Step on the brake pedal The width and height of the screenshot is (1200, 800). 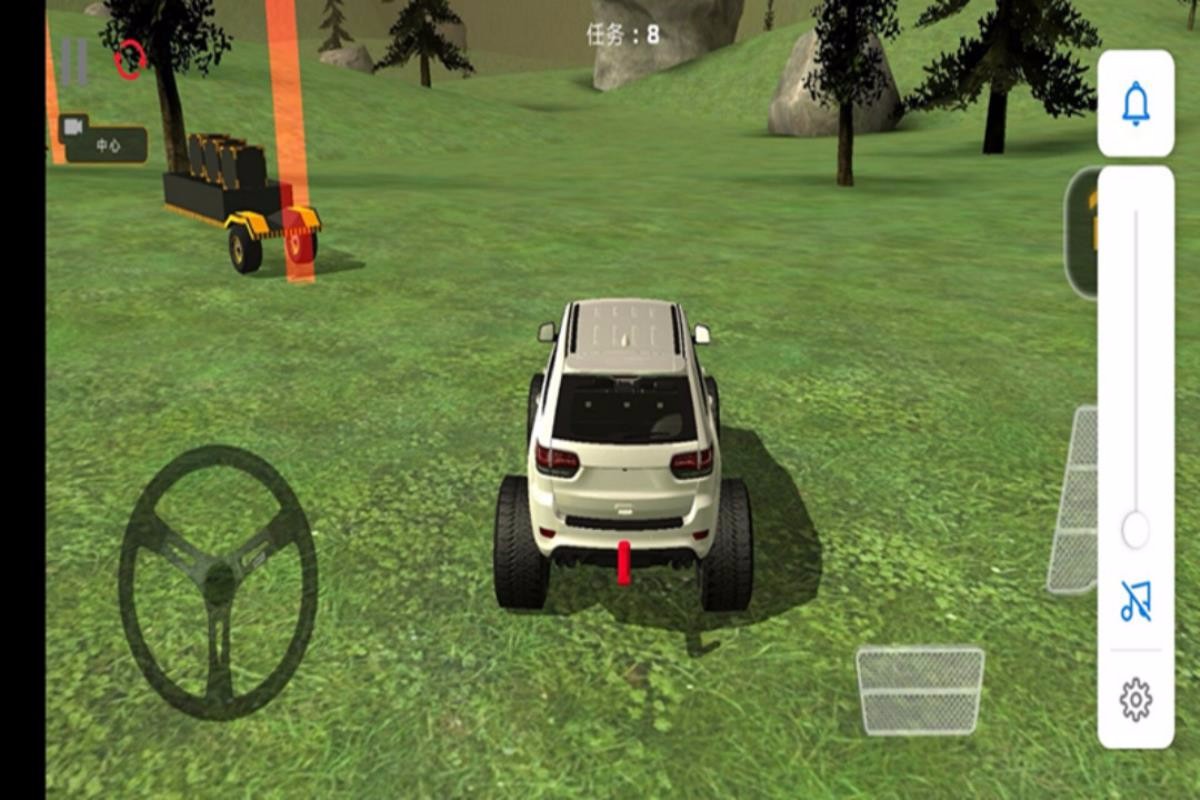click(920, 690)
